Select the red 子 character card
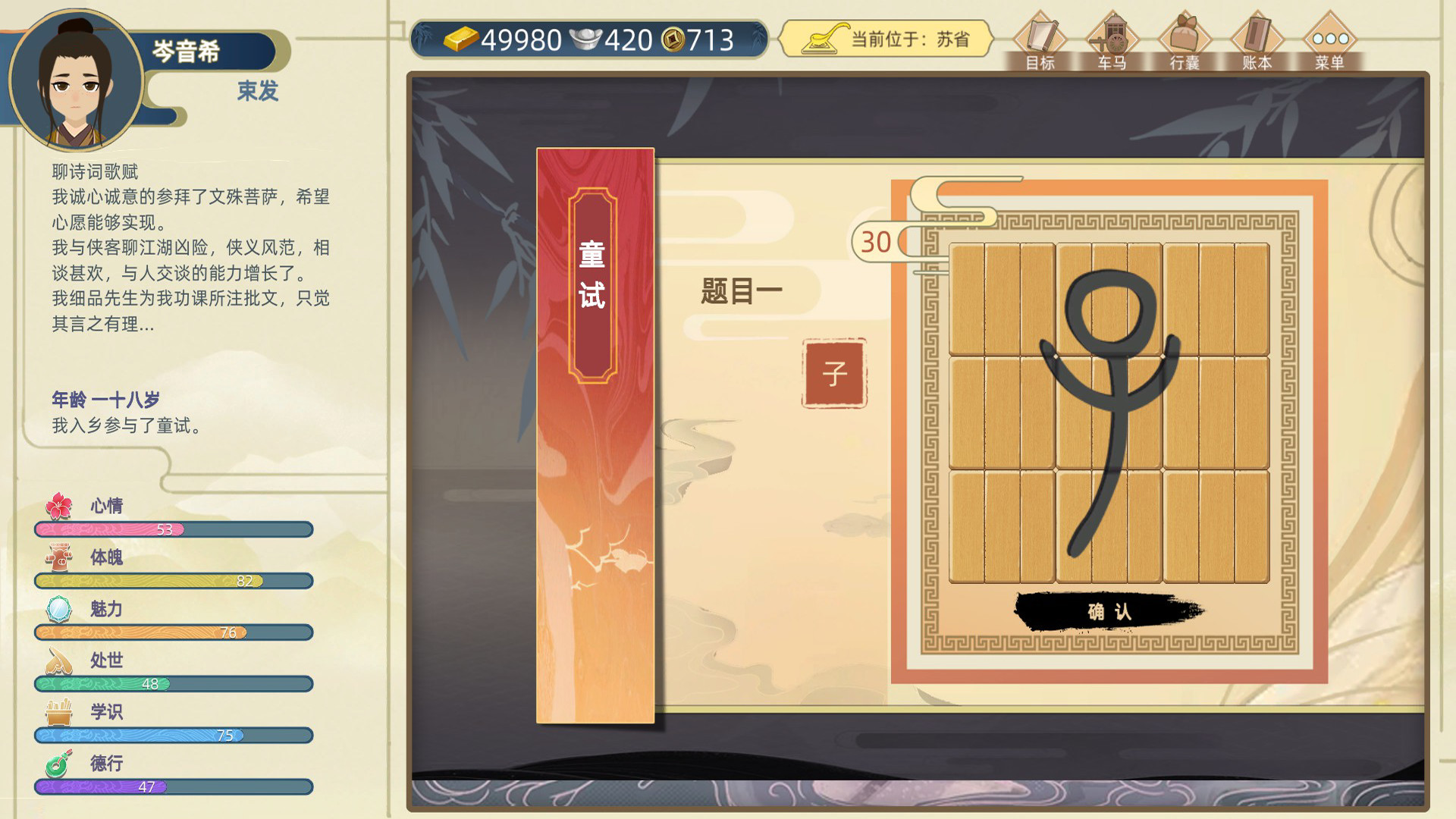This screenshot has height=819, width=1456. [833, 372]
